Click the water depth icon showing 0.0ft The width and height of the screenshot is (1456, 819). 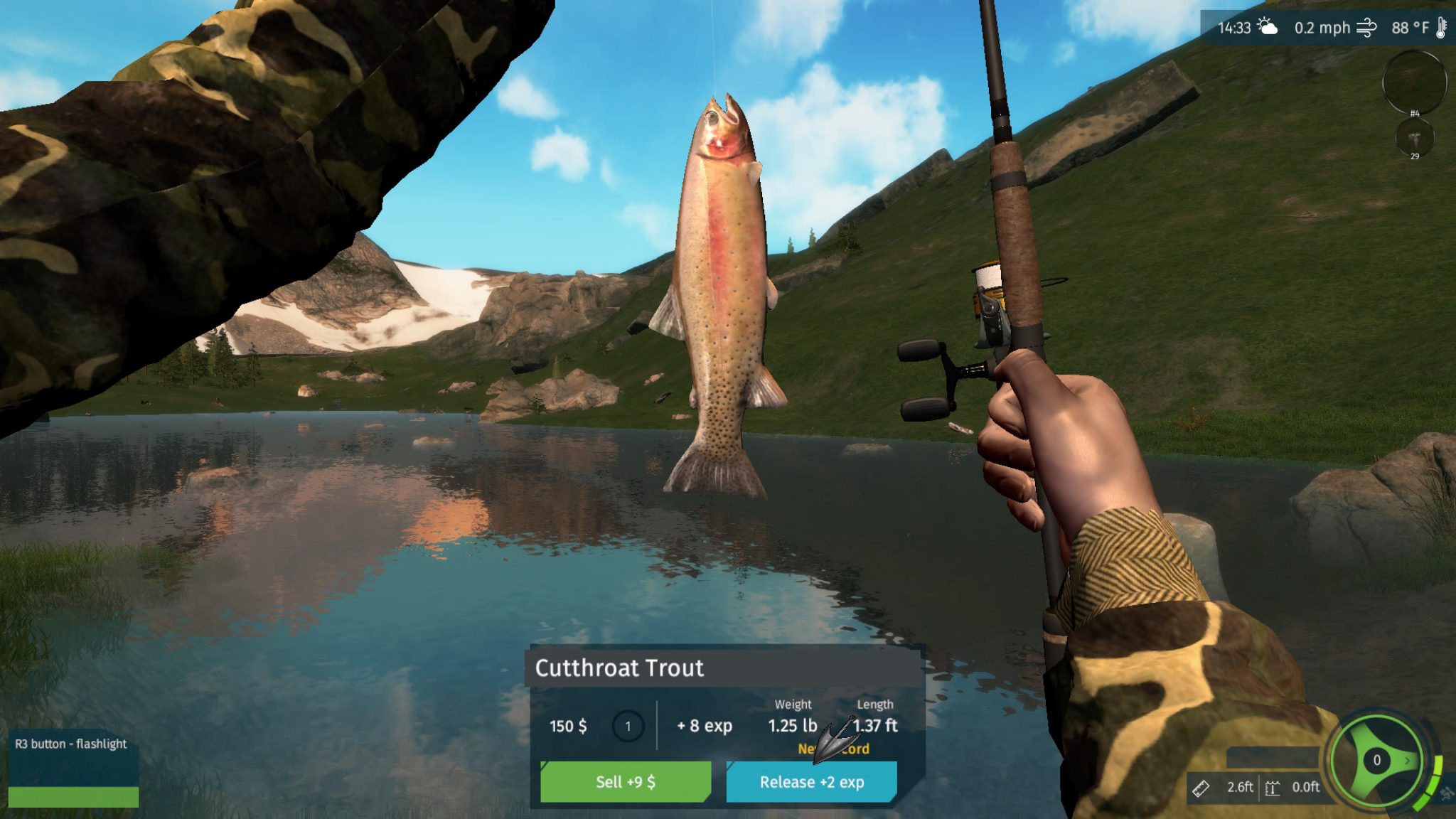pyautogui.click(x=1273, y=789)
